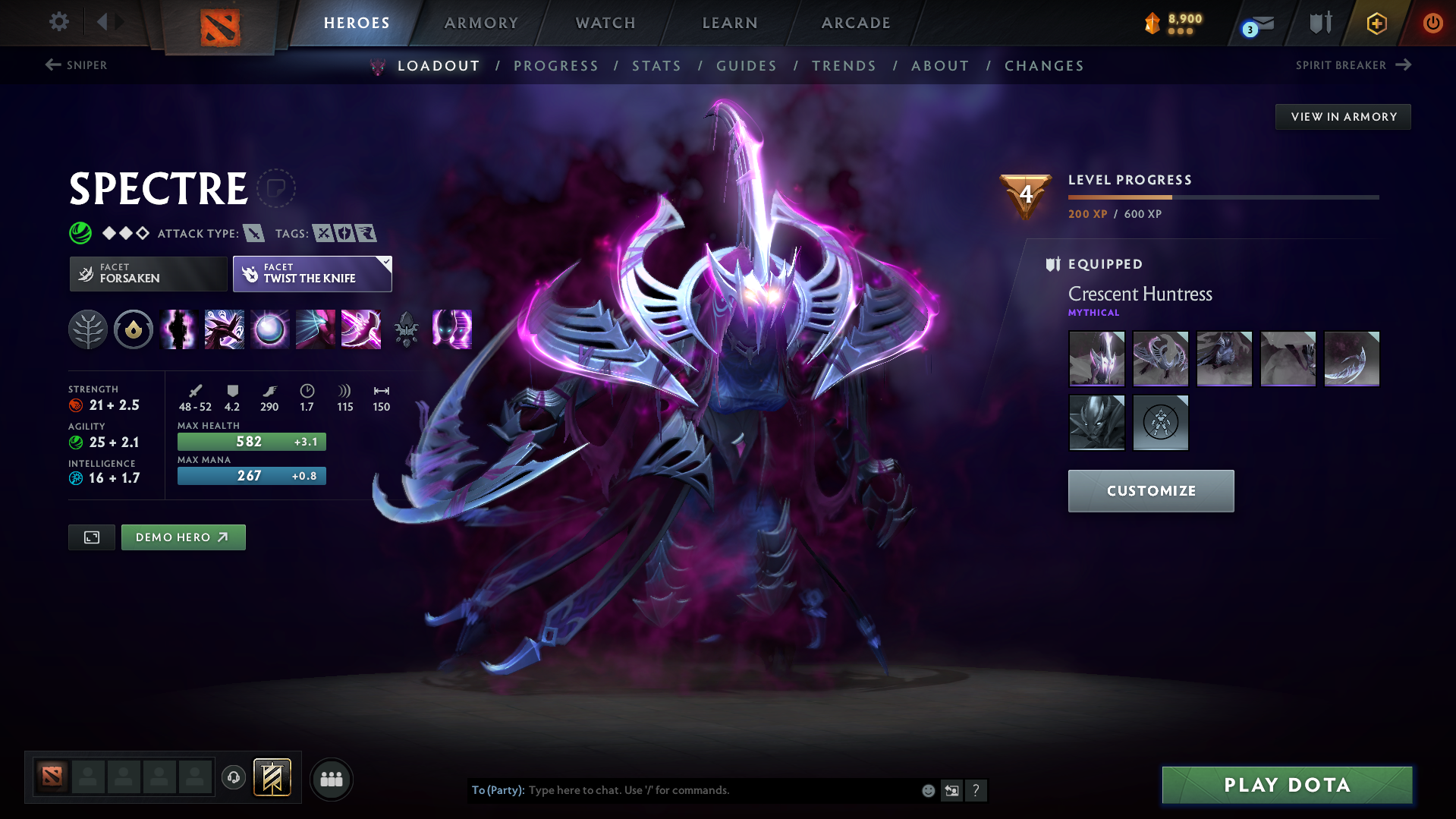Click the level 4 XP progress bar
The width and height of the screenshot is (1456, 819).
1223,197
